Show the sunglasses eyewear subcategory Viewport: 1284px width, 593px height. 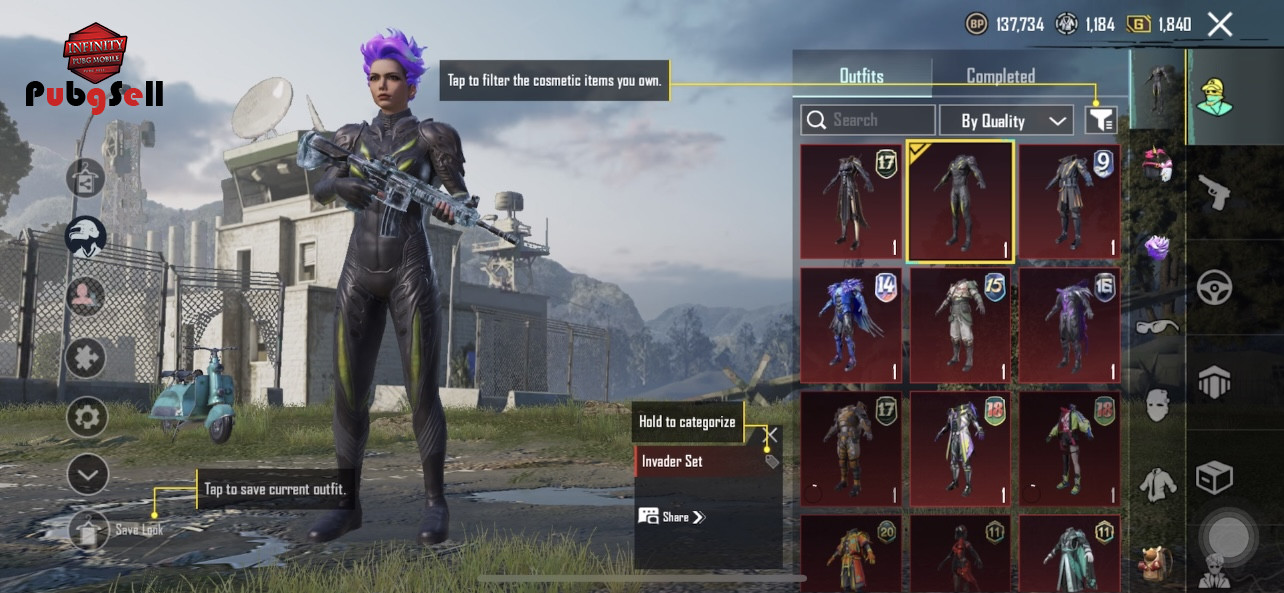coord(1158,326)
